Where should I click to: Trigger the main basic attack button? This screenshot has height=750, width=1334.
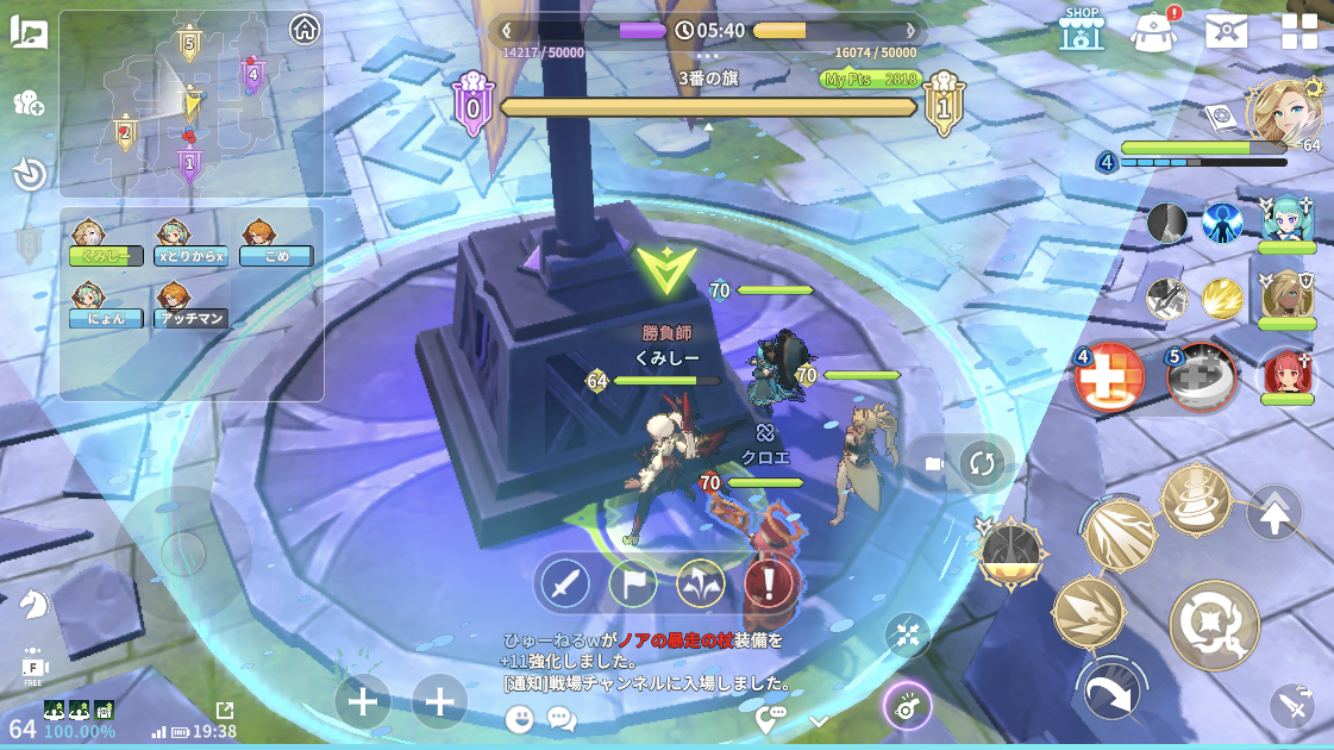[x=1214, y=625]
